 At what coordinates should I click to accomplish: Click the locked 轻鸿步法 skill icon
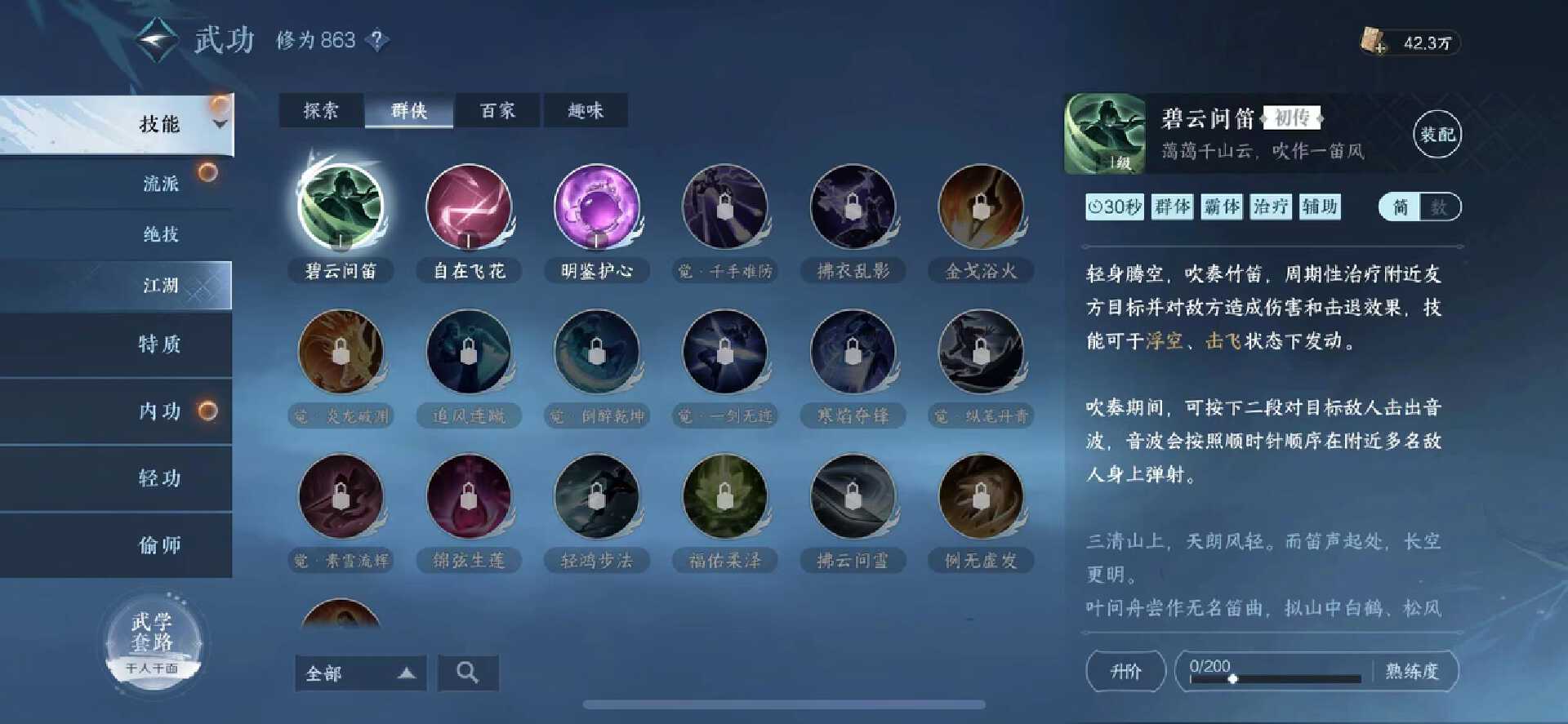pos(597,498)
